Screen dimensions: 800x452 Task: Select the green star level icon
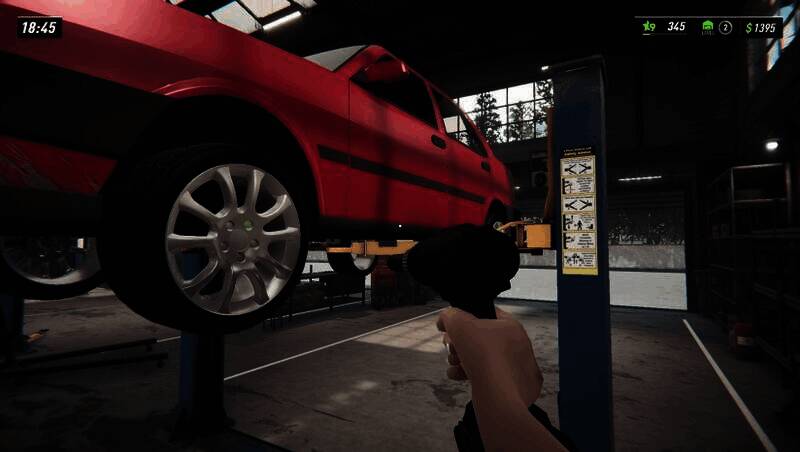pos(648,27)
